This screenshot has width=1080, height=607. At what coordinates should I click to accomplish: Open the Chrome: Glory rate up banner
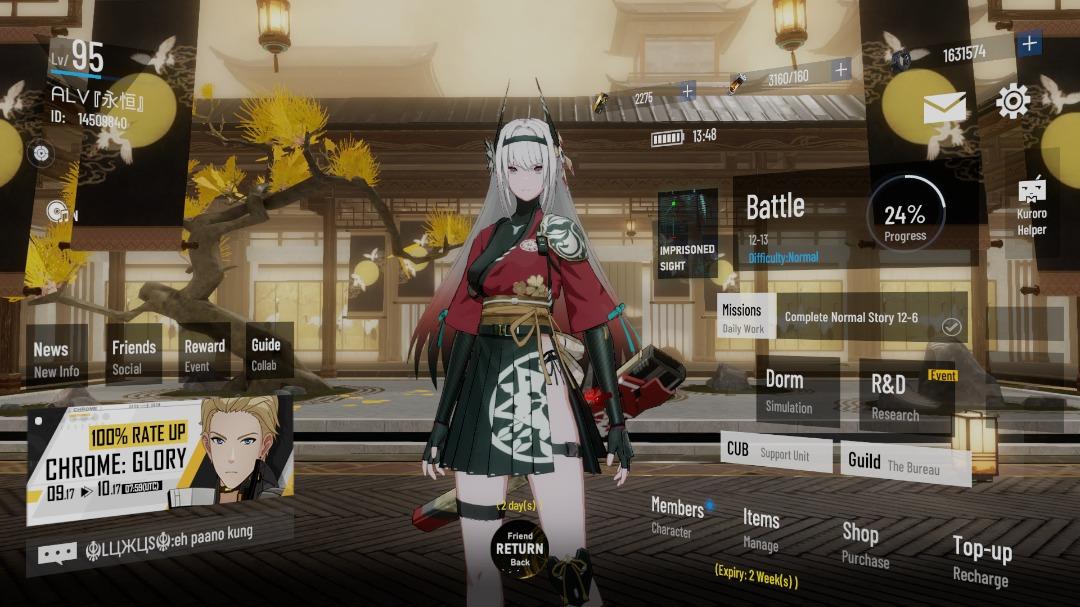158,462
